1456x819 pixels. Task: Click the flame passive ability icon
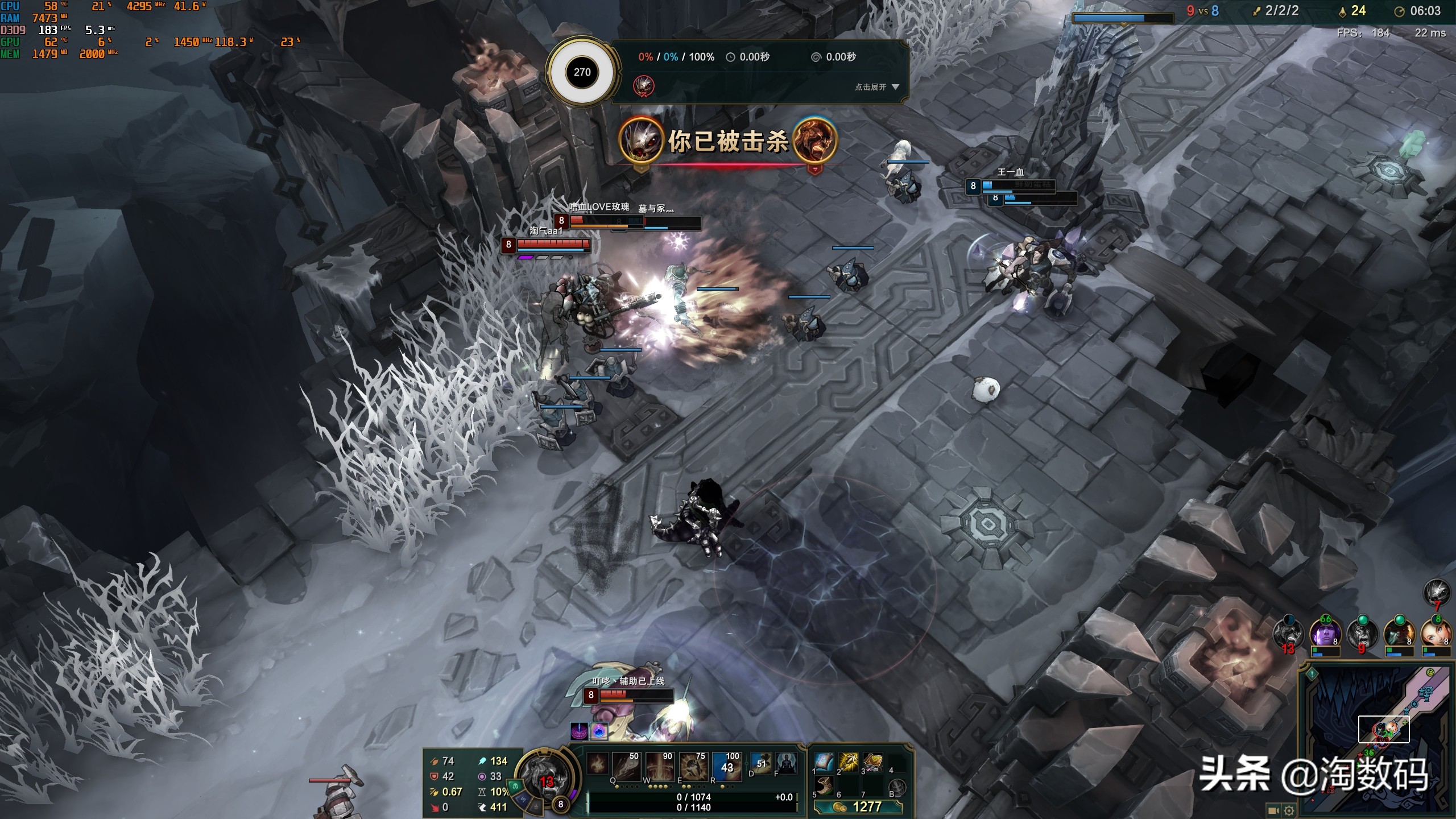coord(597,764)
